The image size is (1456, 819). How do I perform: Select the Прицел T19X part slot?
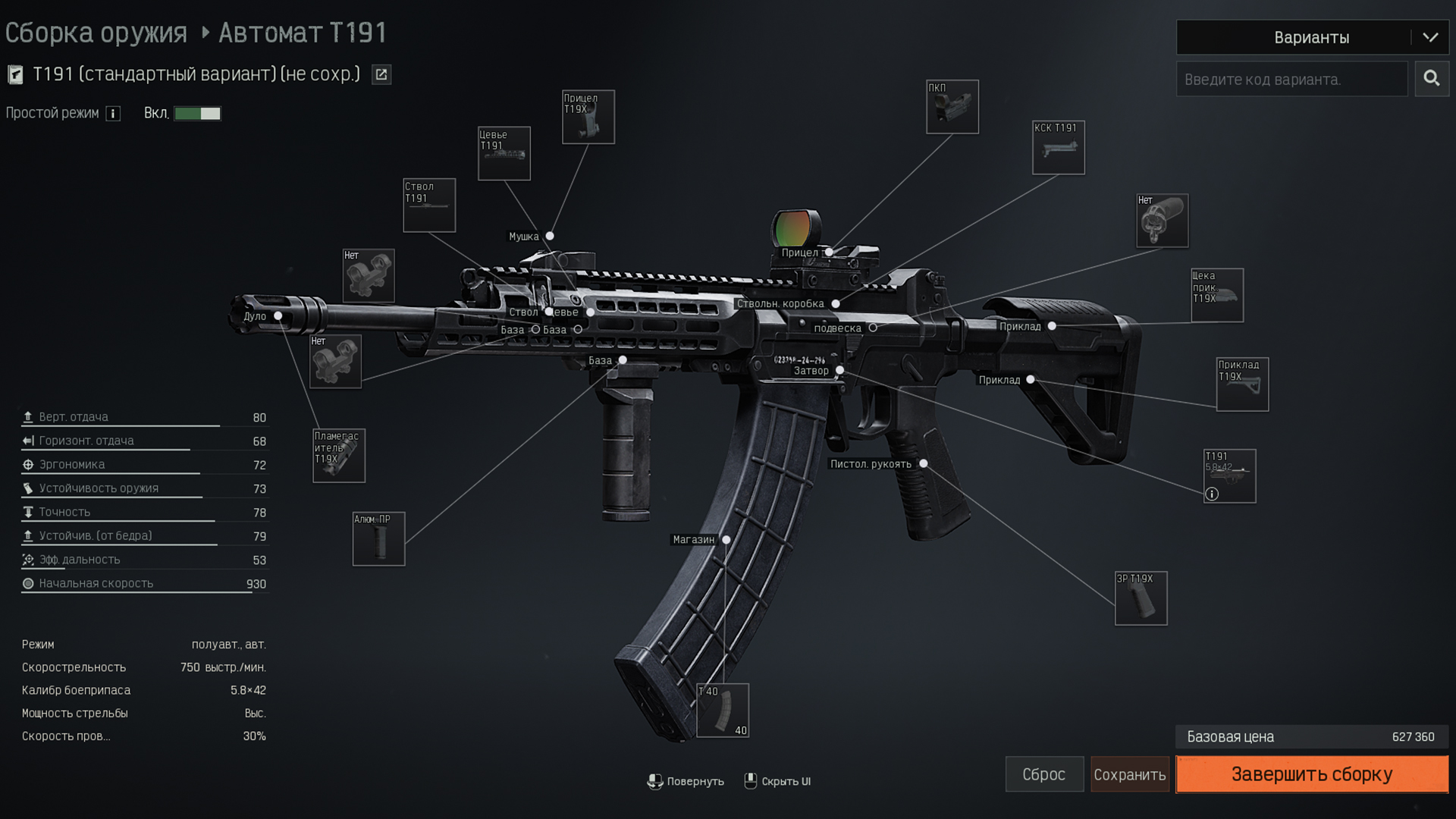click(588, 117)
